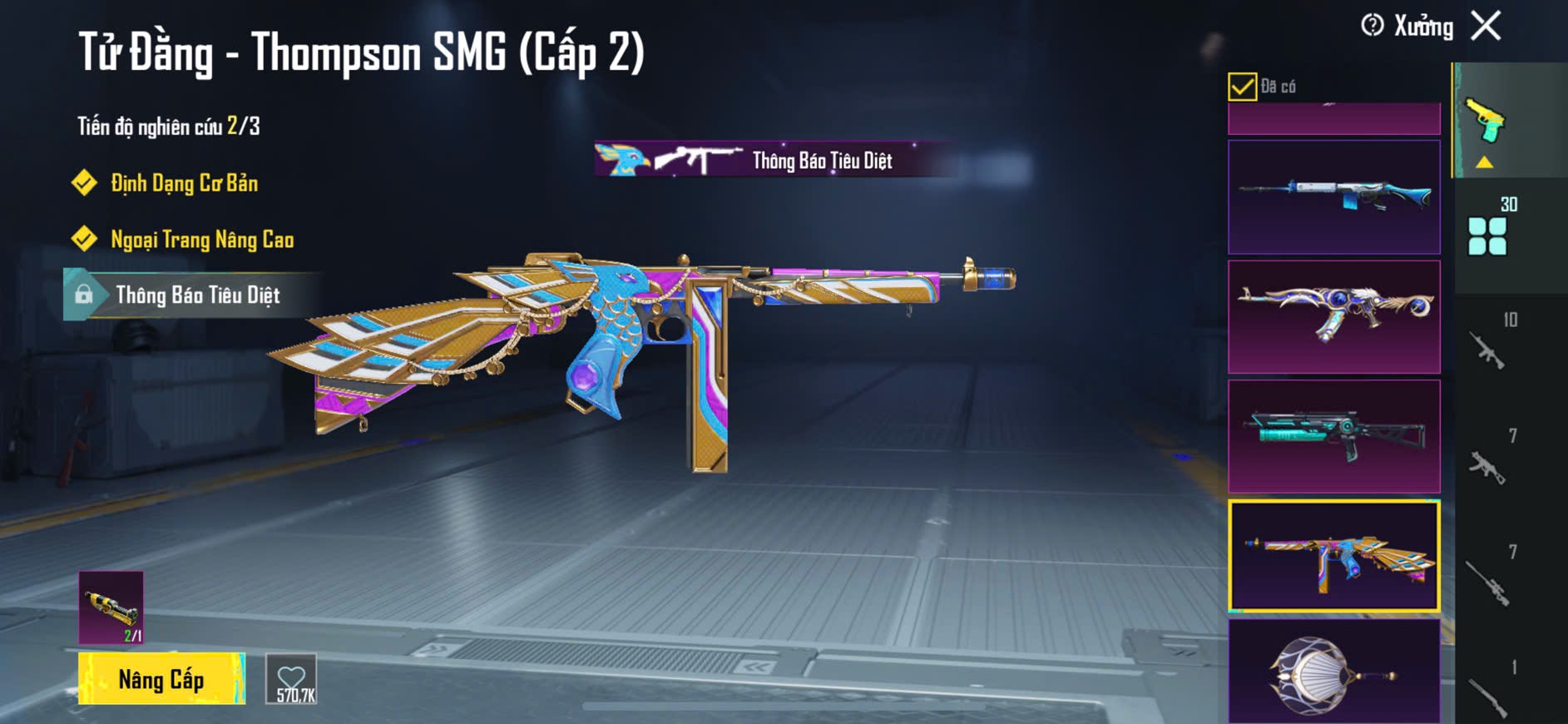Select the blue and white rifle skin thumbnail
The width and height of the screenshot is (1568, 724).
(x=1333, y=197)
